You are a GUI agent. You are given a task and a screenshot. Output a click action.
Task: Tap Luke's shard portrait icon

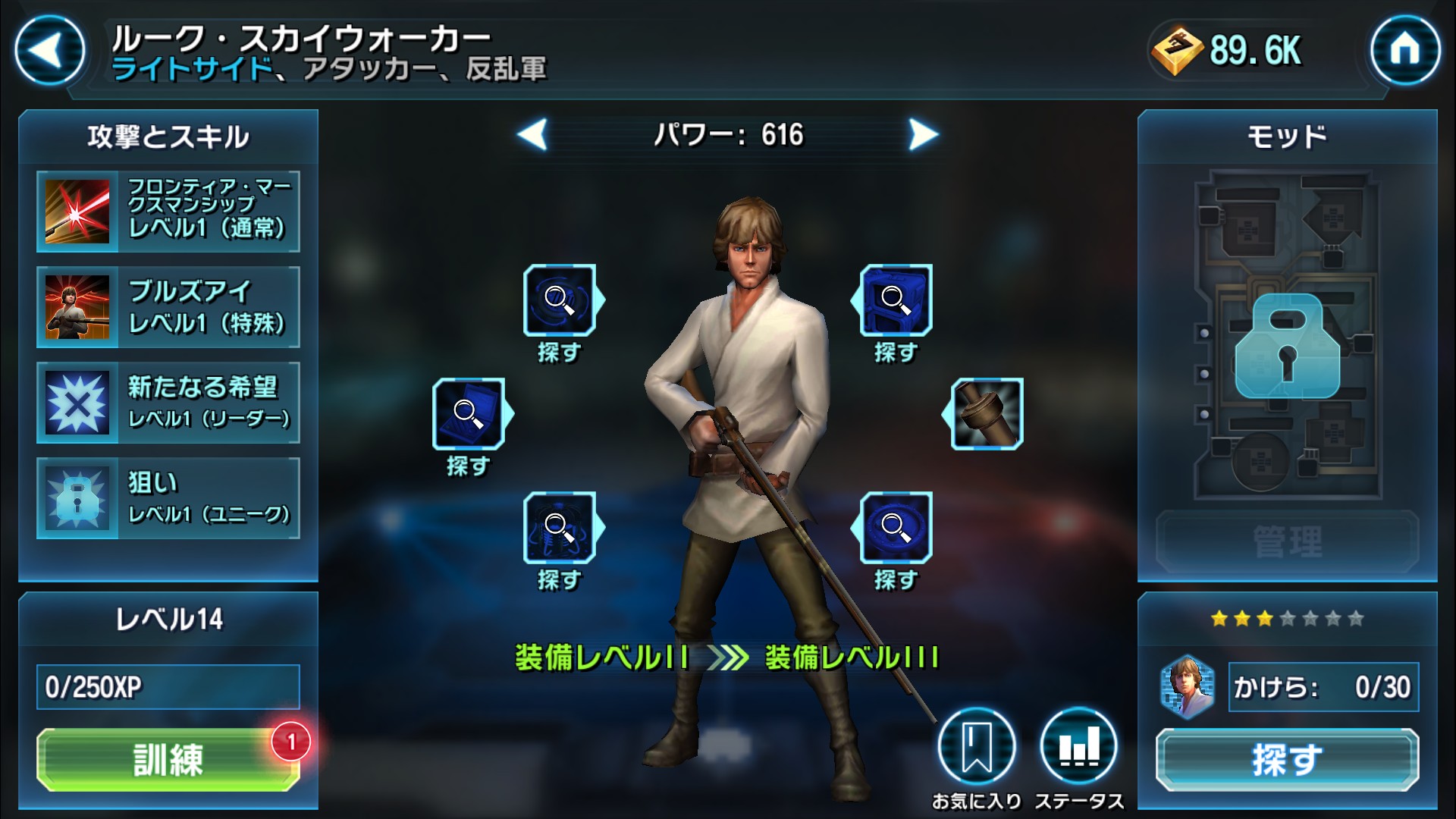tap(1187, 687)
